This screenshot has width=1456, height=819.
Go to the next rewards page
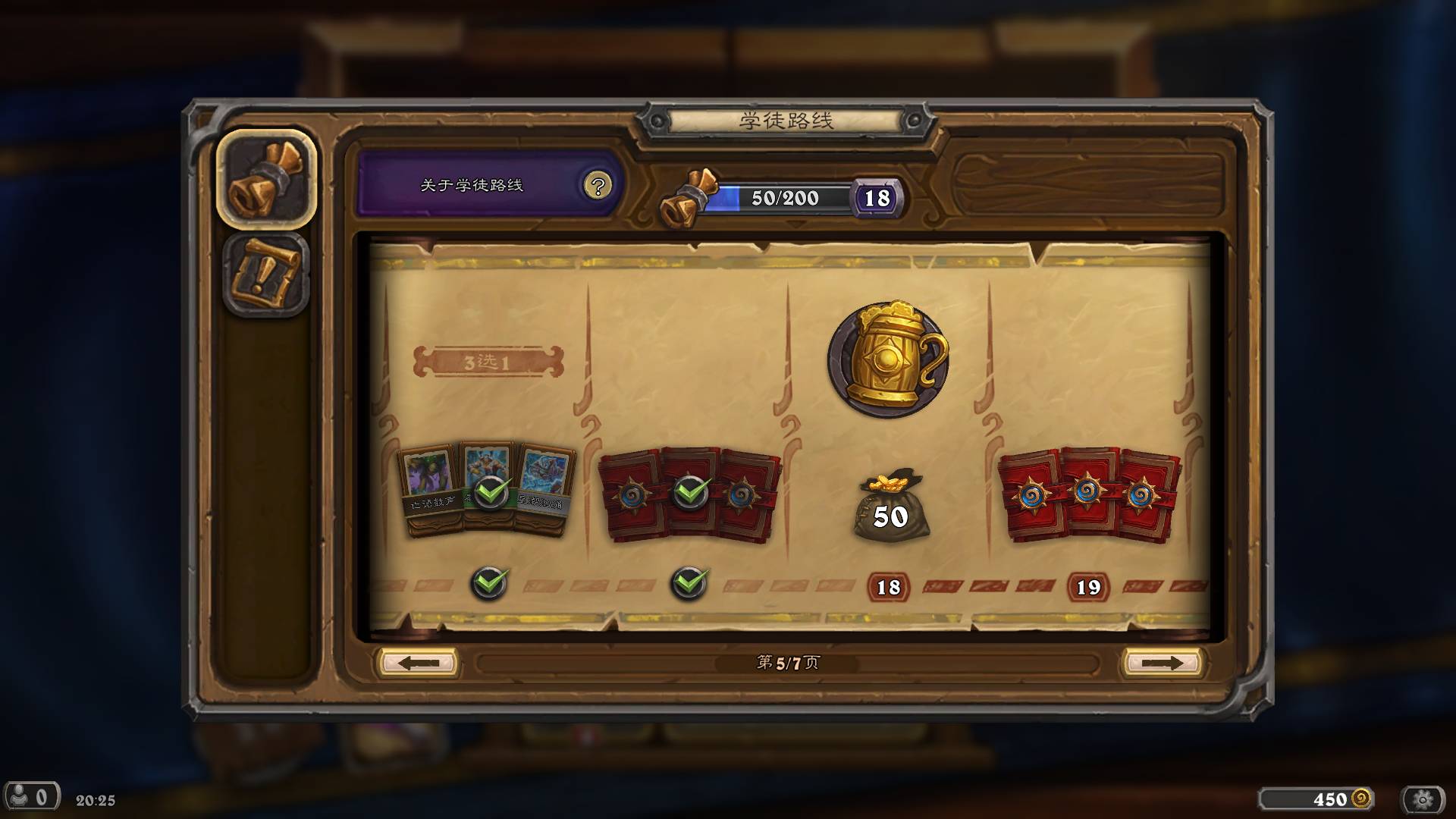[1161, 663]
